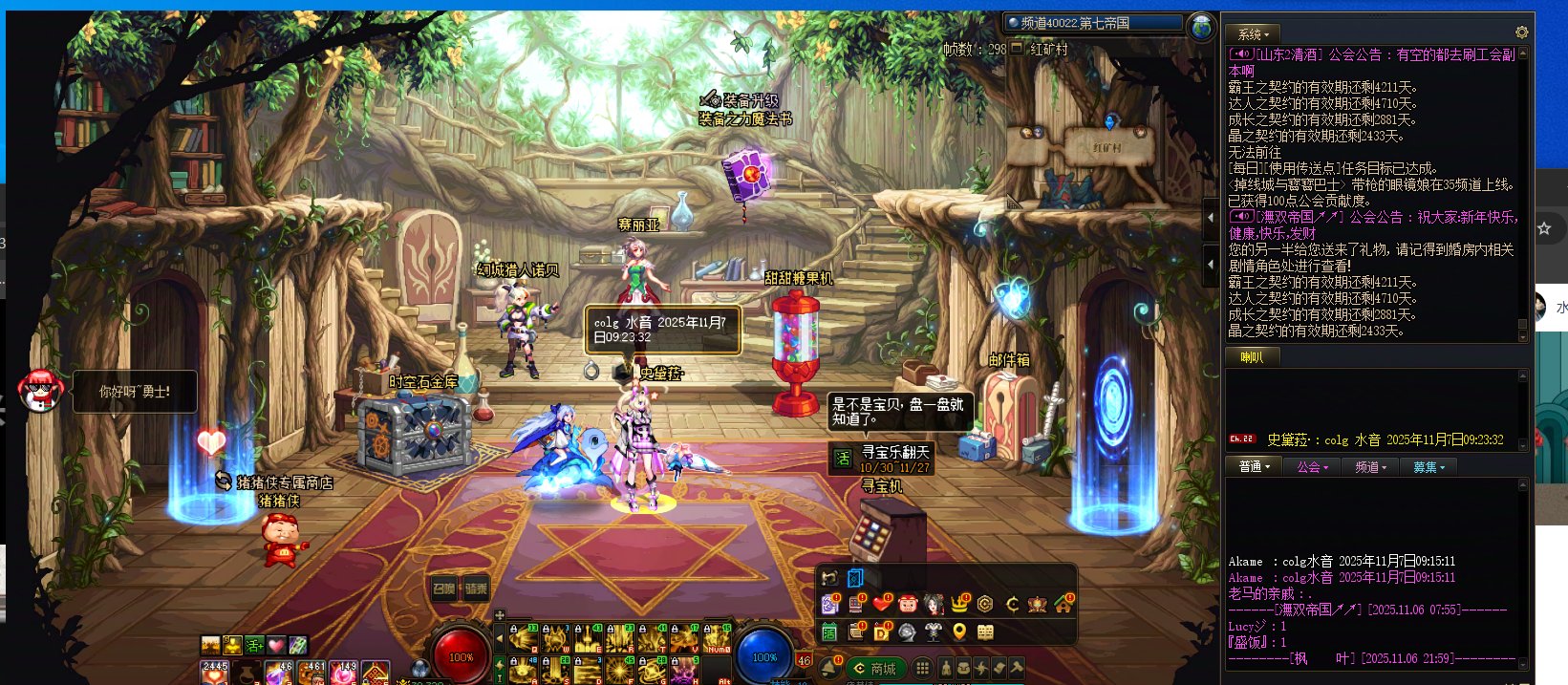The width and height of the screenshot is (1568, 685).
Task: Open the nine-dot grid menu button
Action: [x=922, y=668]
